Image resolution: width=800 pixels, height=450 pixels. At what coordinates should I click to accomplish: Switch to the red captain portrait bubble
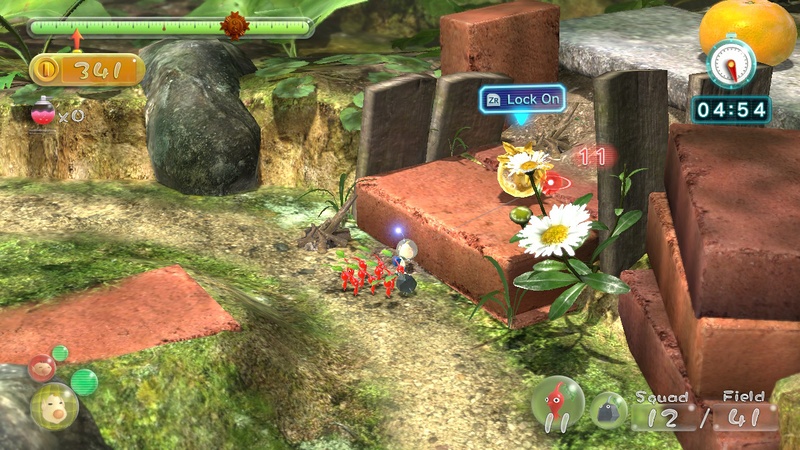[x=42, y=367]
